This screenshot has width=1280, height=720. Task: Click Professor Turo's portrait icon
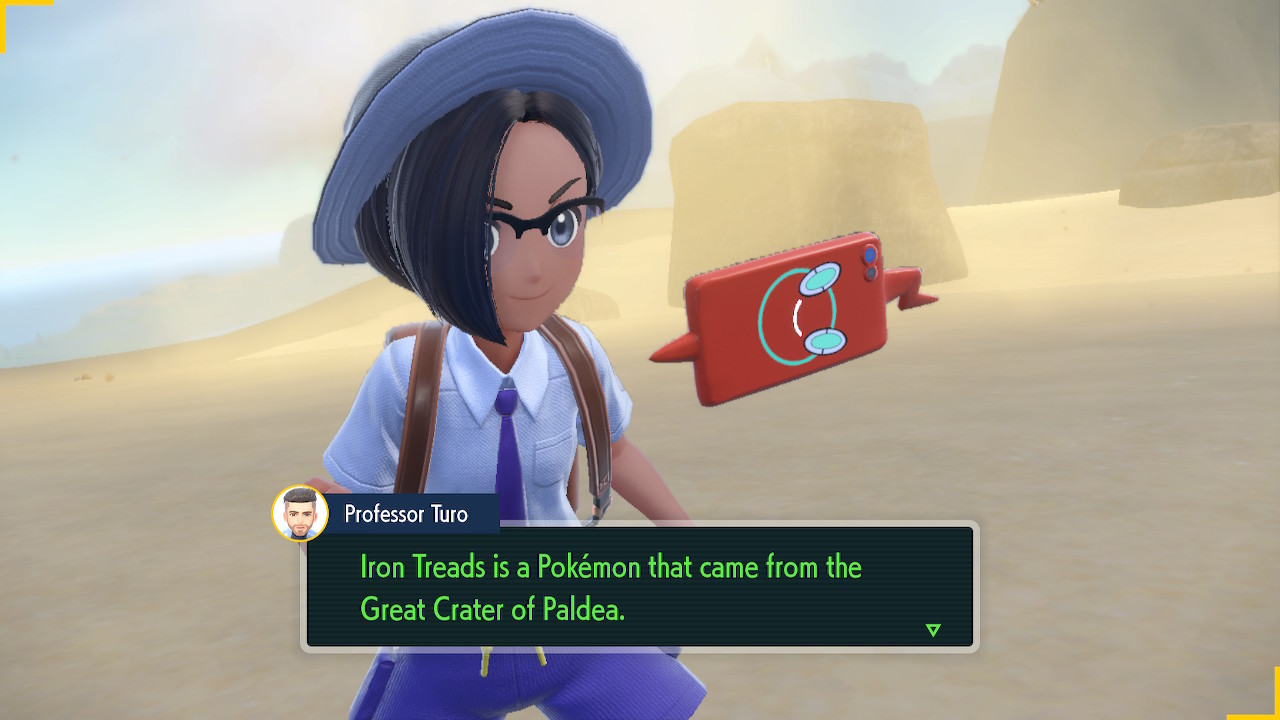pyautogui.click(x=300, y=514)
